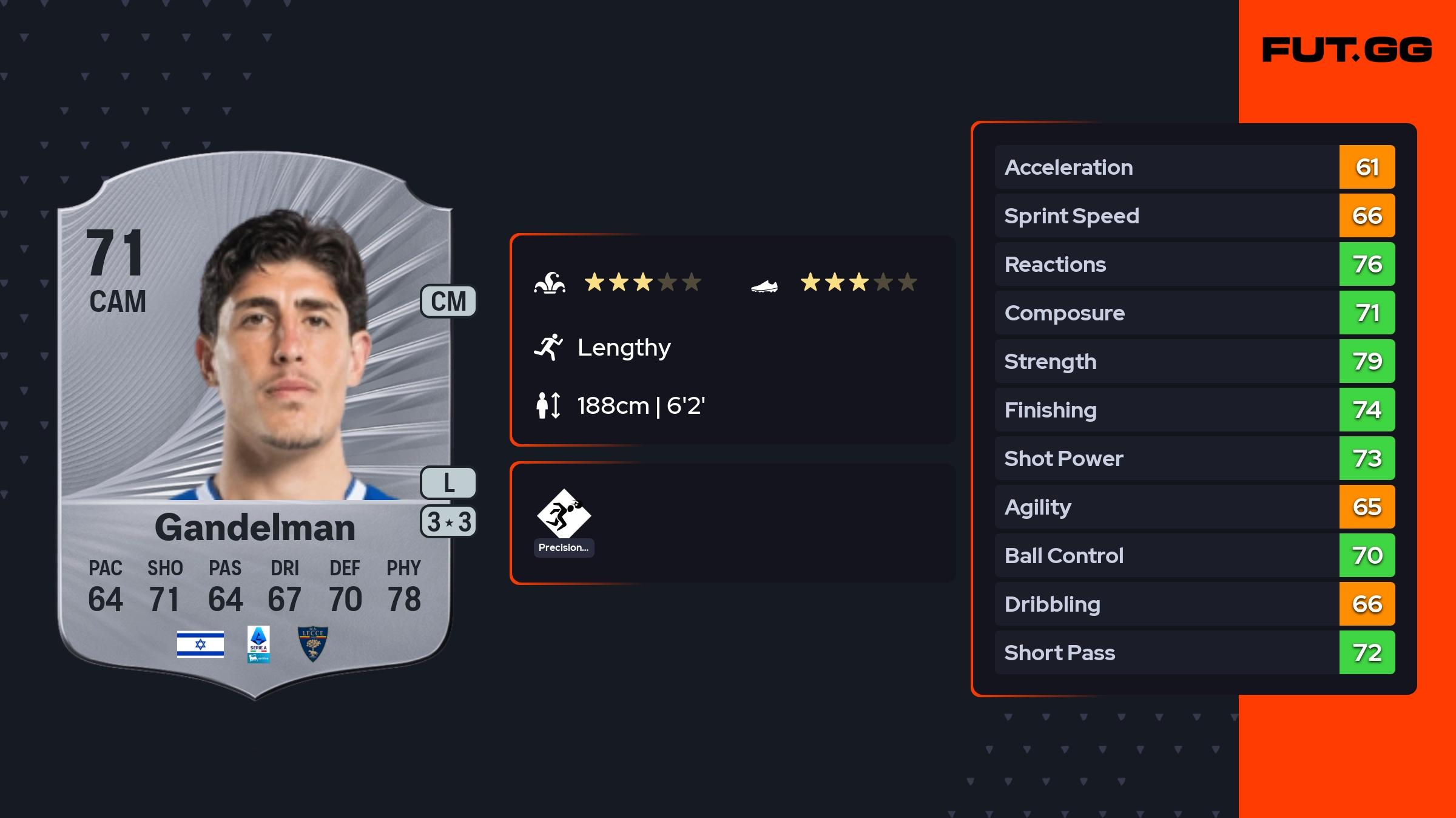Select the Serie A league badge
The image size is (1456, 818).
tap(258, 644)
